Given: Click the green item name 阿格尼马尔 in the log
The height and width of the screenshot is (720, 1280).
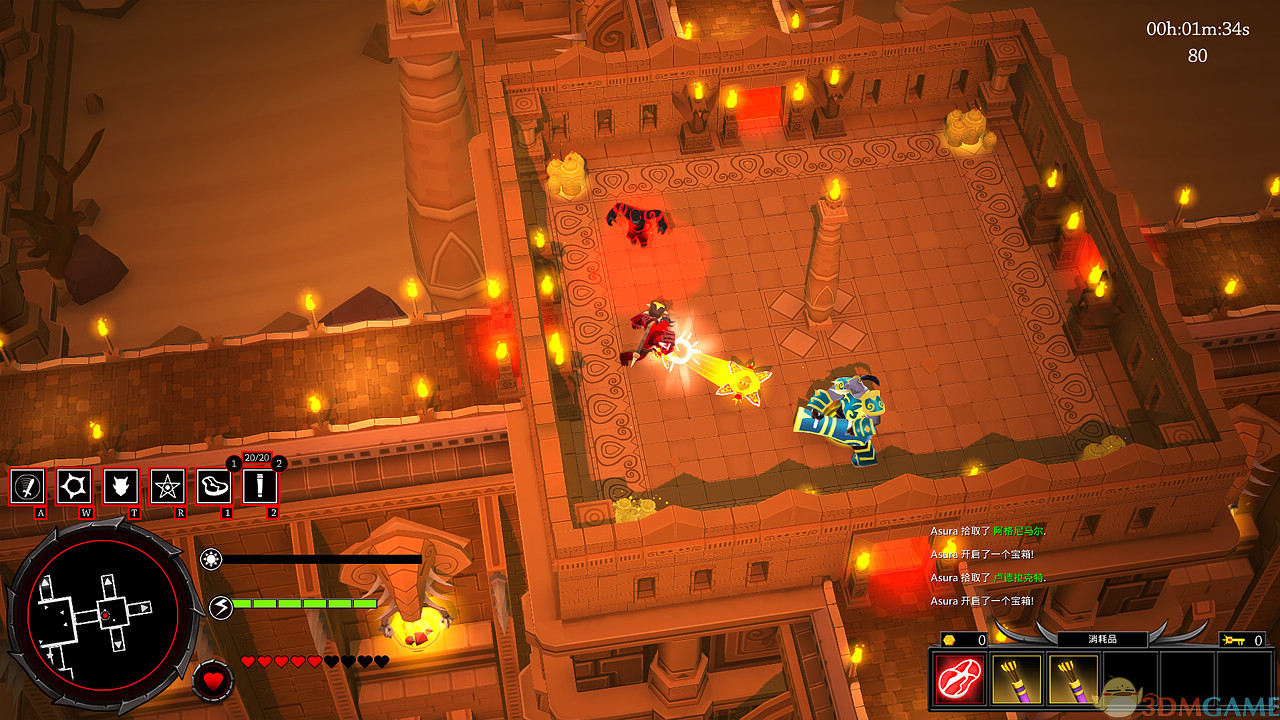Looking at the screenshot, I should (x=1016, y=530).
